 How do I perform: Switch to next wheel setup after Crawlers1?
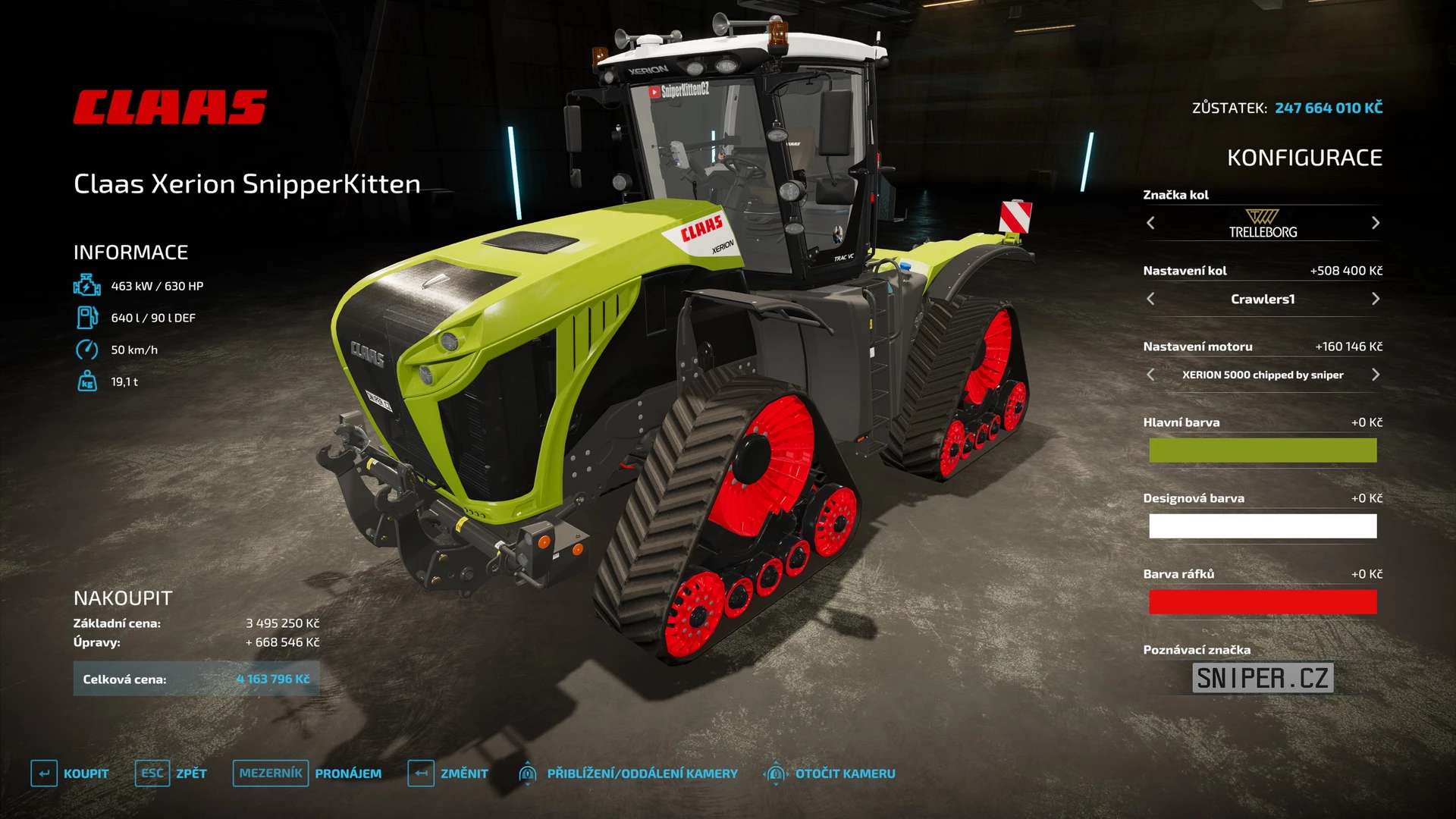click(x=1376, y=299)
